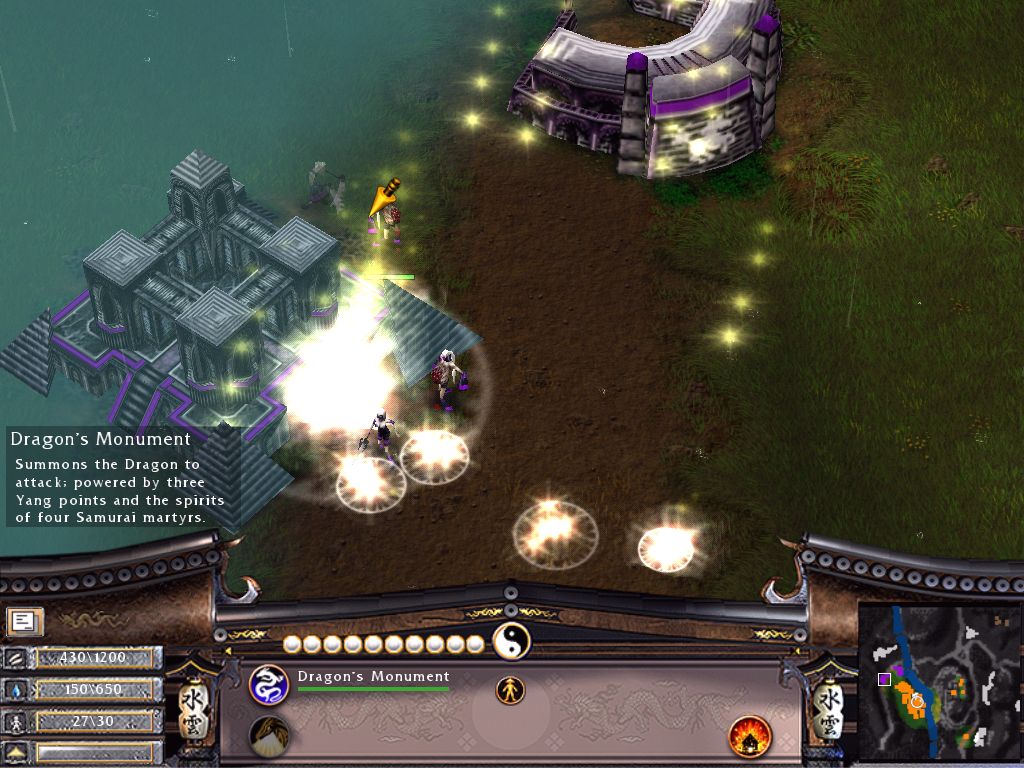The width and height of the screenshot is (1024, 768).
Task: Click the mountain peak portrait icon
Action: (x=268, y=736)
